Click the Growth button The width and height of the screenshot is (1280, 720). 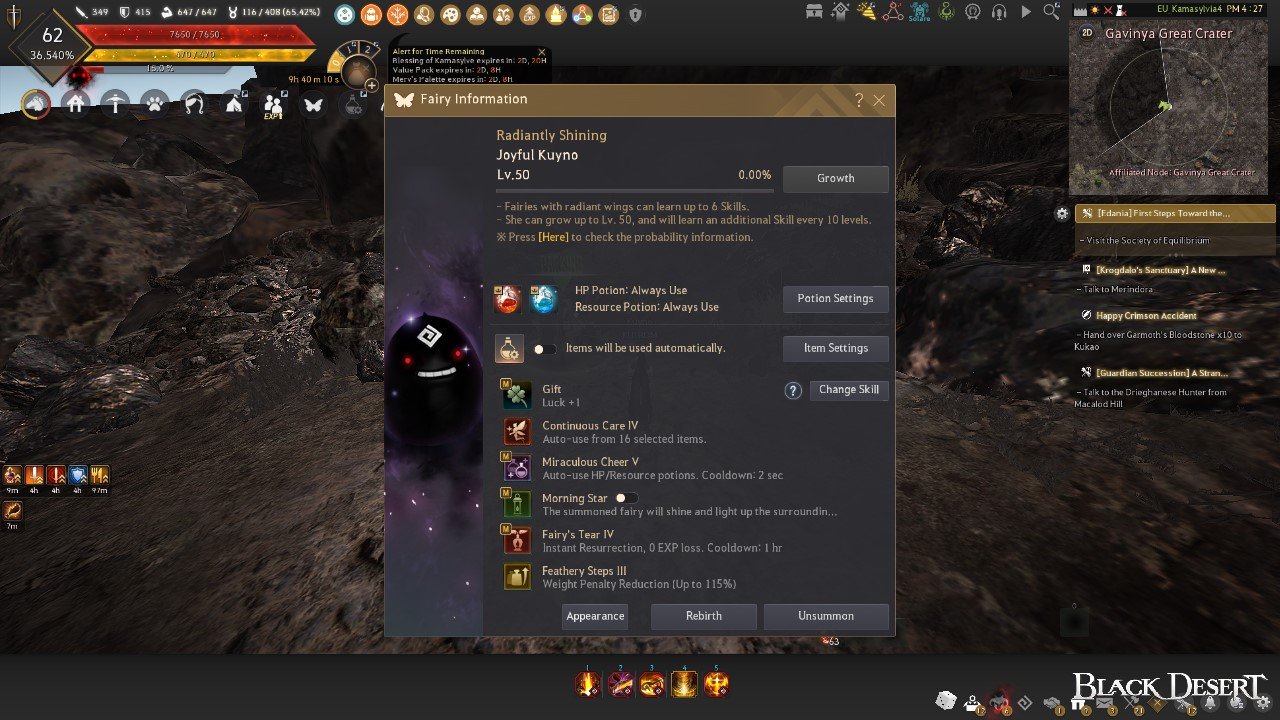(835, 179)
